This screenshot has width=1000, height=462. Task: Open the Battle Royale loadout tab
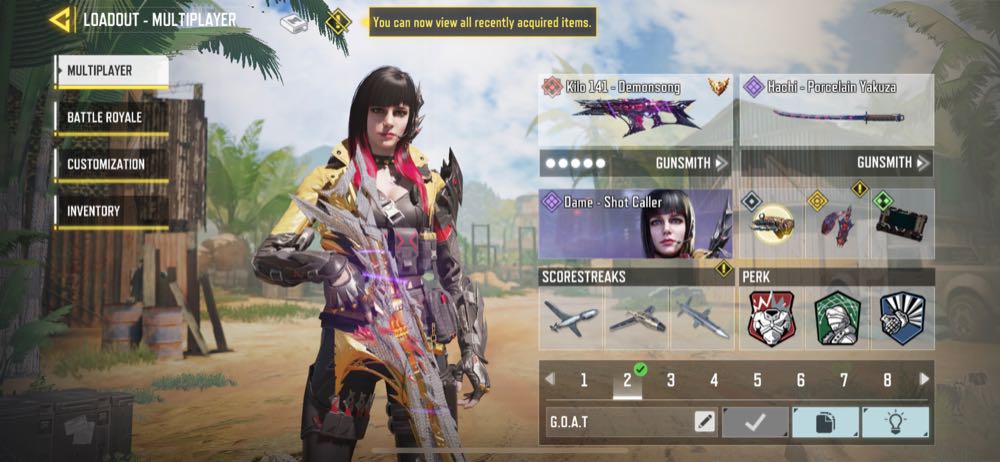111,118
